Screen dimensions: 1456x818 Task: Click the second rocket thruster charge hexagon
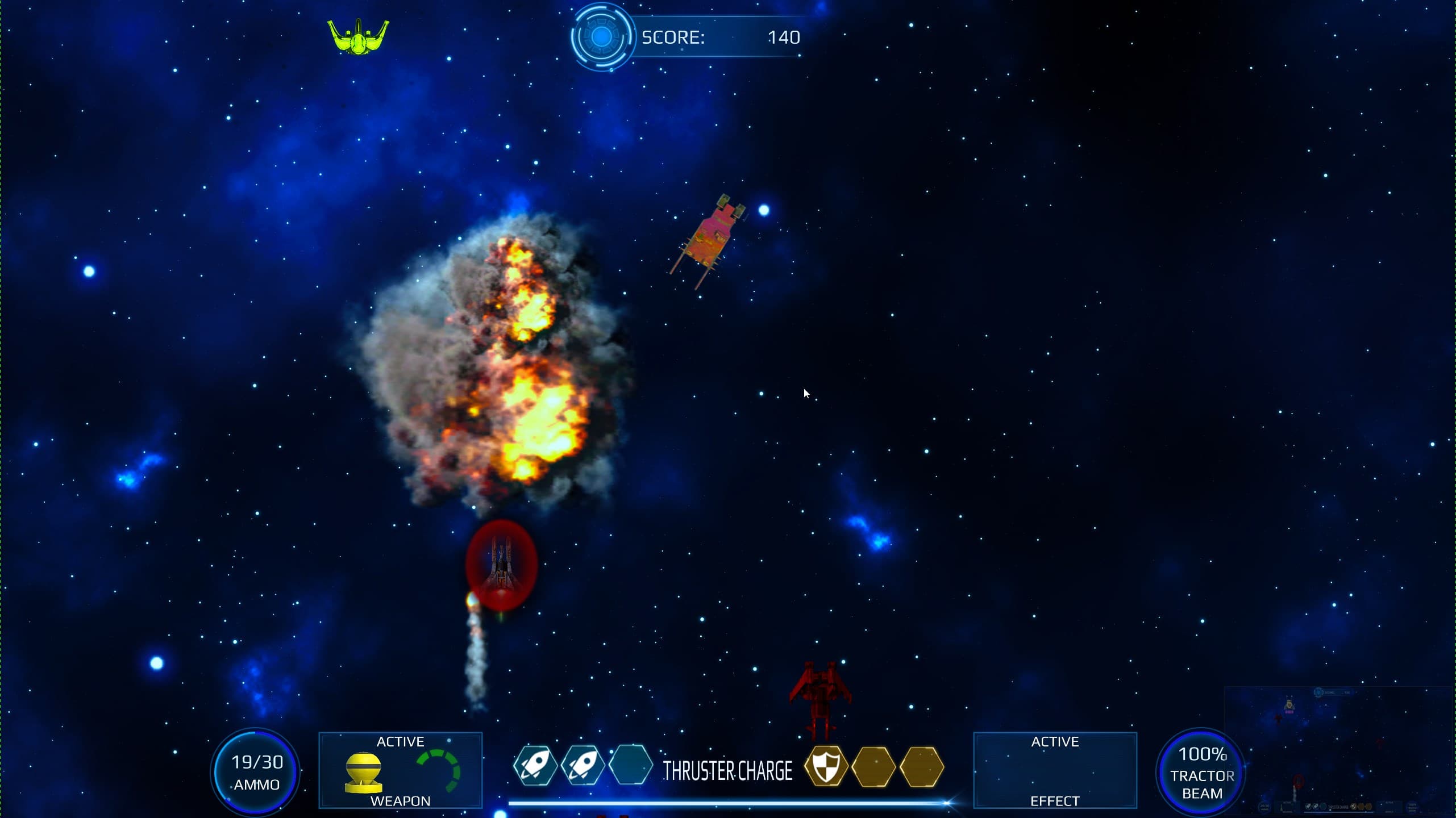(584, 765)
